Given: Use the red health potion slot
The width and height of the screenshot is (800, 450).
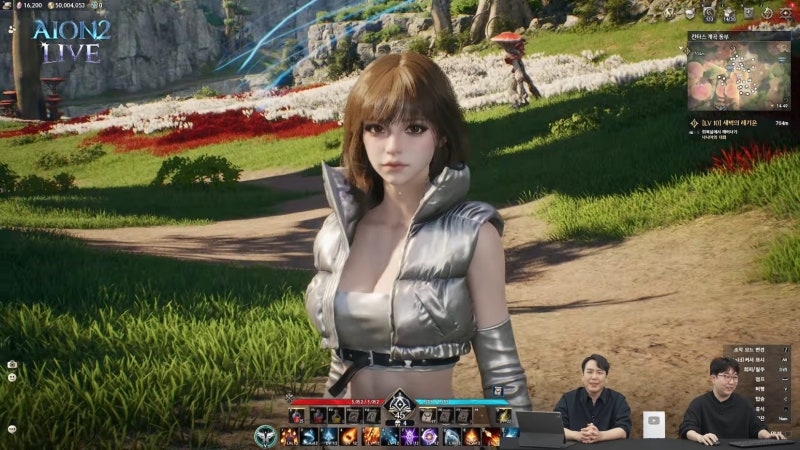Looking at the screenshot, I should coord(297,415).
